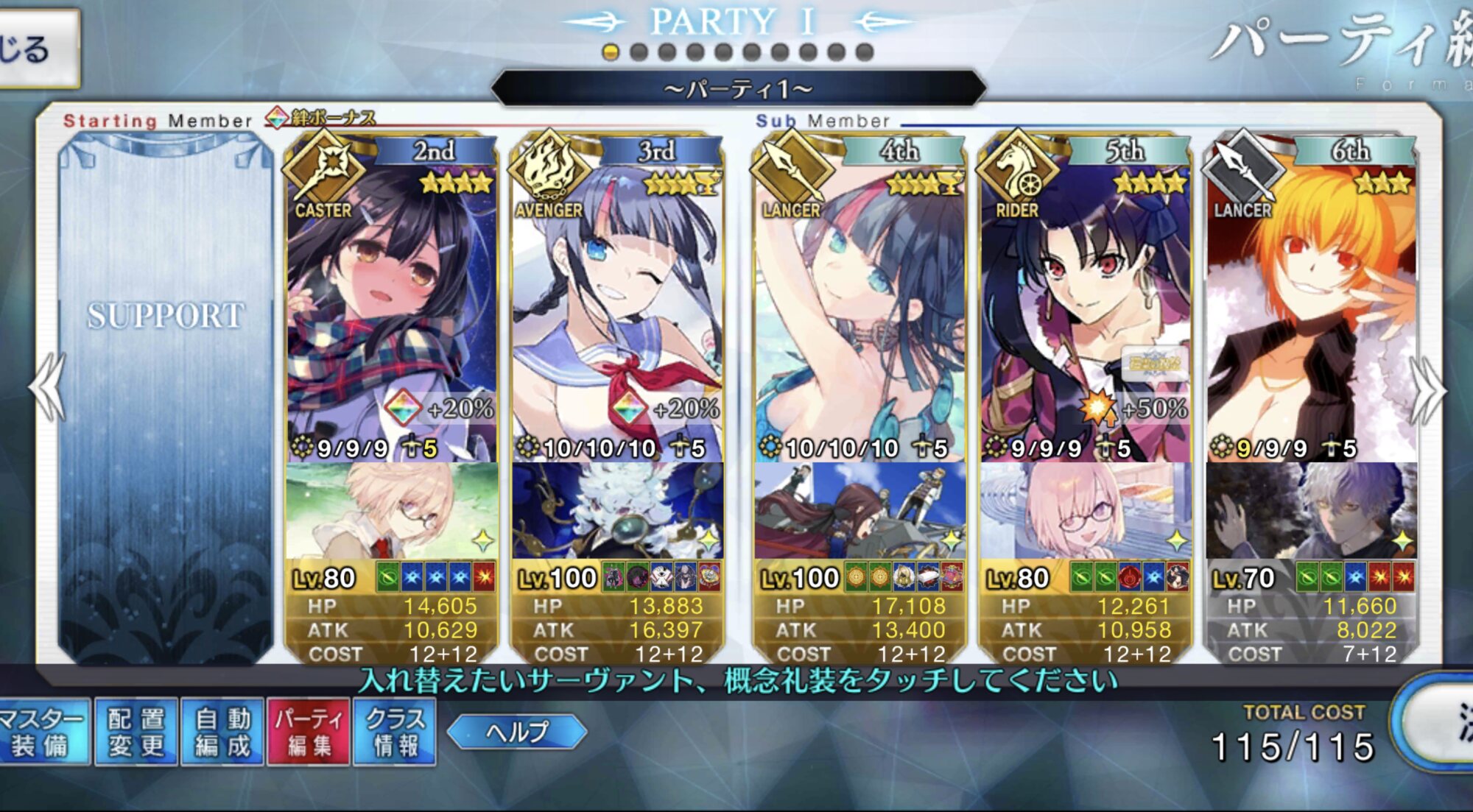This screenshot has height=812, width=1473.
Task: Change the Avenger's equipped craft essence
Action: [617, 511]
